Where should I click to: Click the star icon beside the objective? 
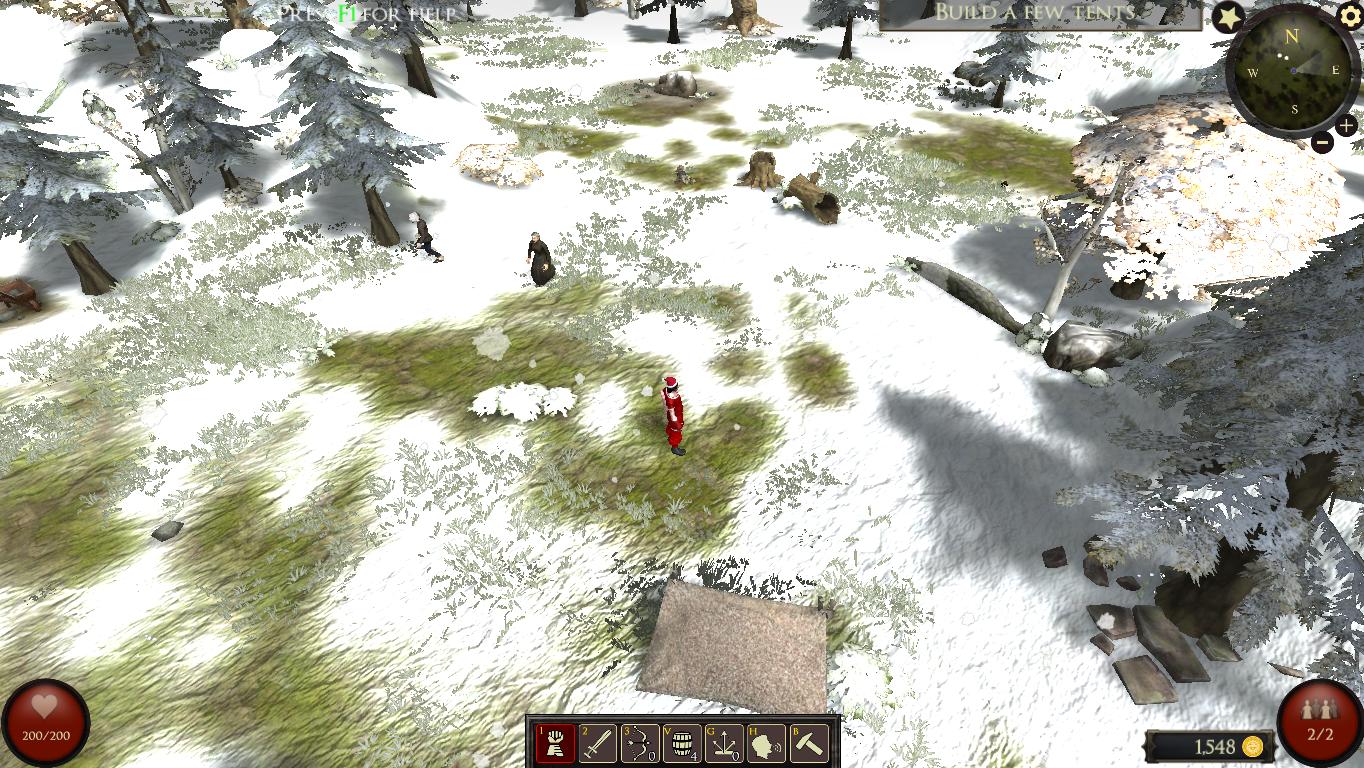[x=1228, y=17]
